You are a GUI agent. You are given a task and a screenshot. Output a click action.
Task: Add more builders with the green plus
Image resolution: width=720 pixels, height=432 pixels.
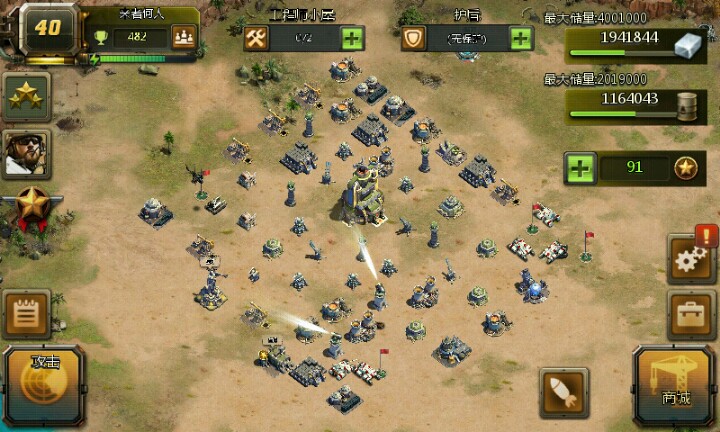pos(352,39)
